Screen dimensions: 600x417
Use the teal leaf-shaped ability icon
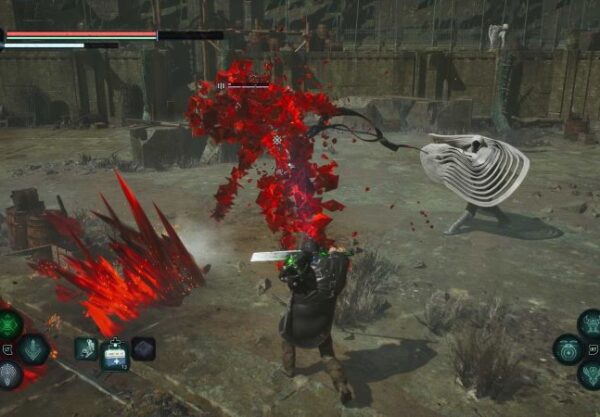[34, 348]
